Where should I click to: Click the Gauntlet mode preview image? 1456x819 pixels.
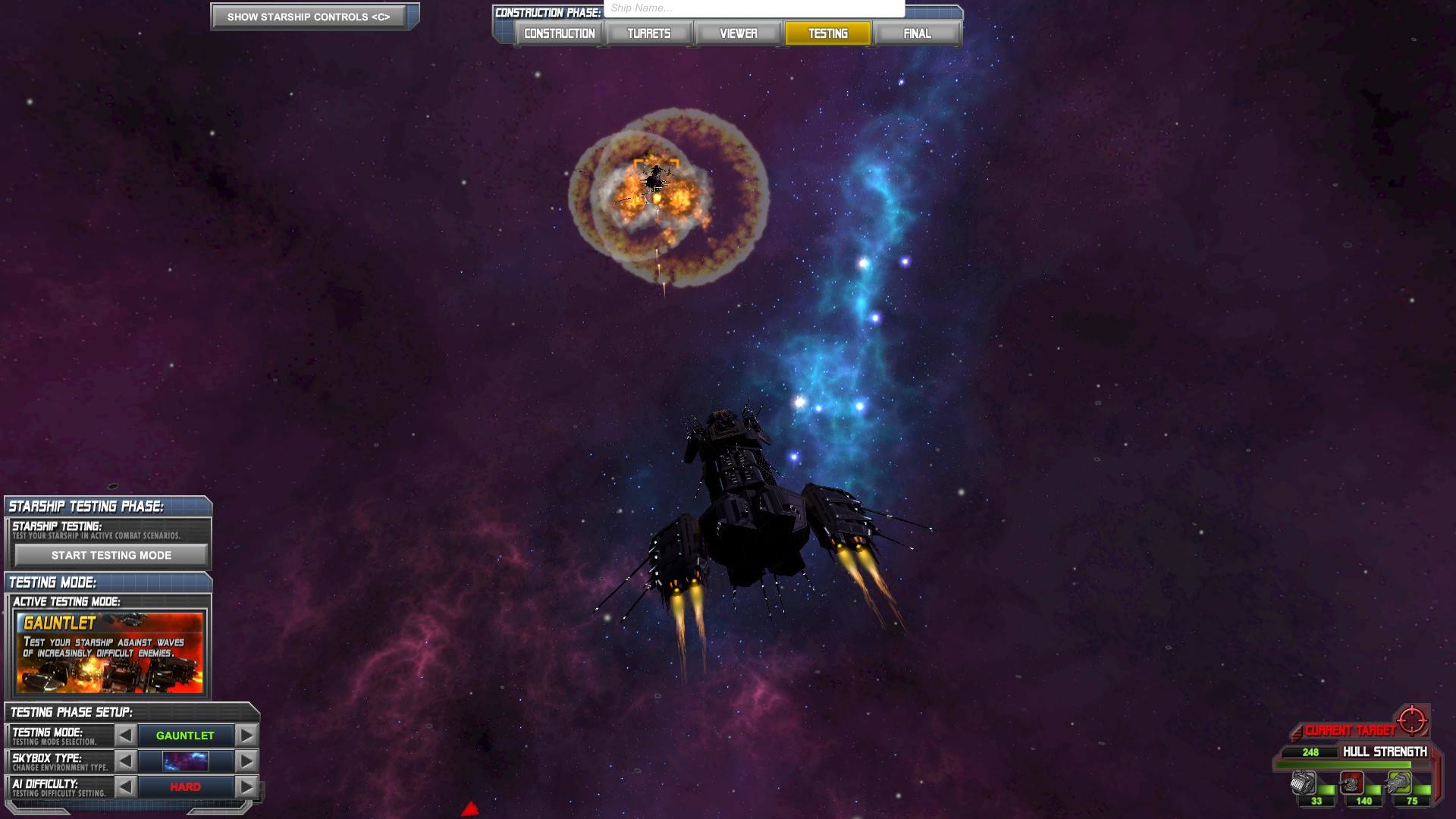tap(110, 654)
